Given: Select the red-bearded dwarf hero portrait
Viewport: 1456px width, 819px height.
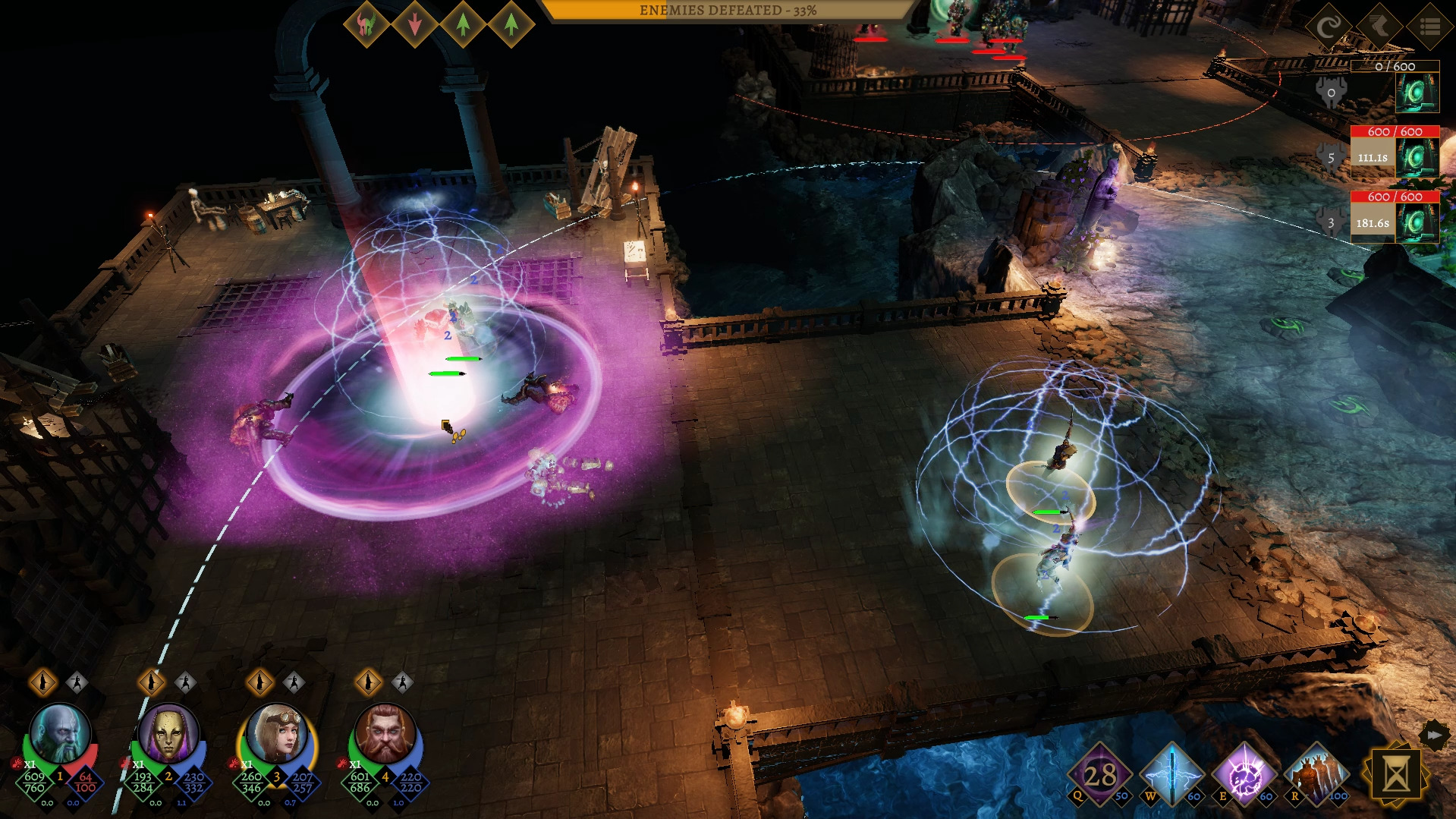Looking at the screenshot, I should click(385, 733).
